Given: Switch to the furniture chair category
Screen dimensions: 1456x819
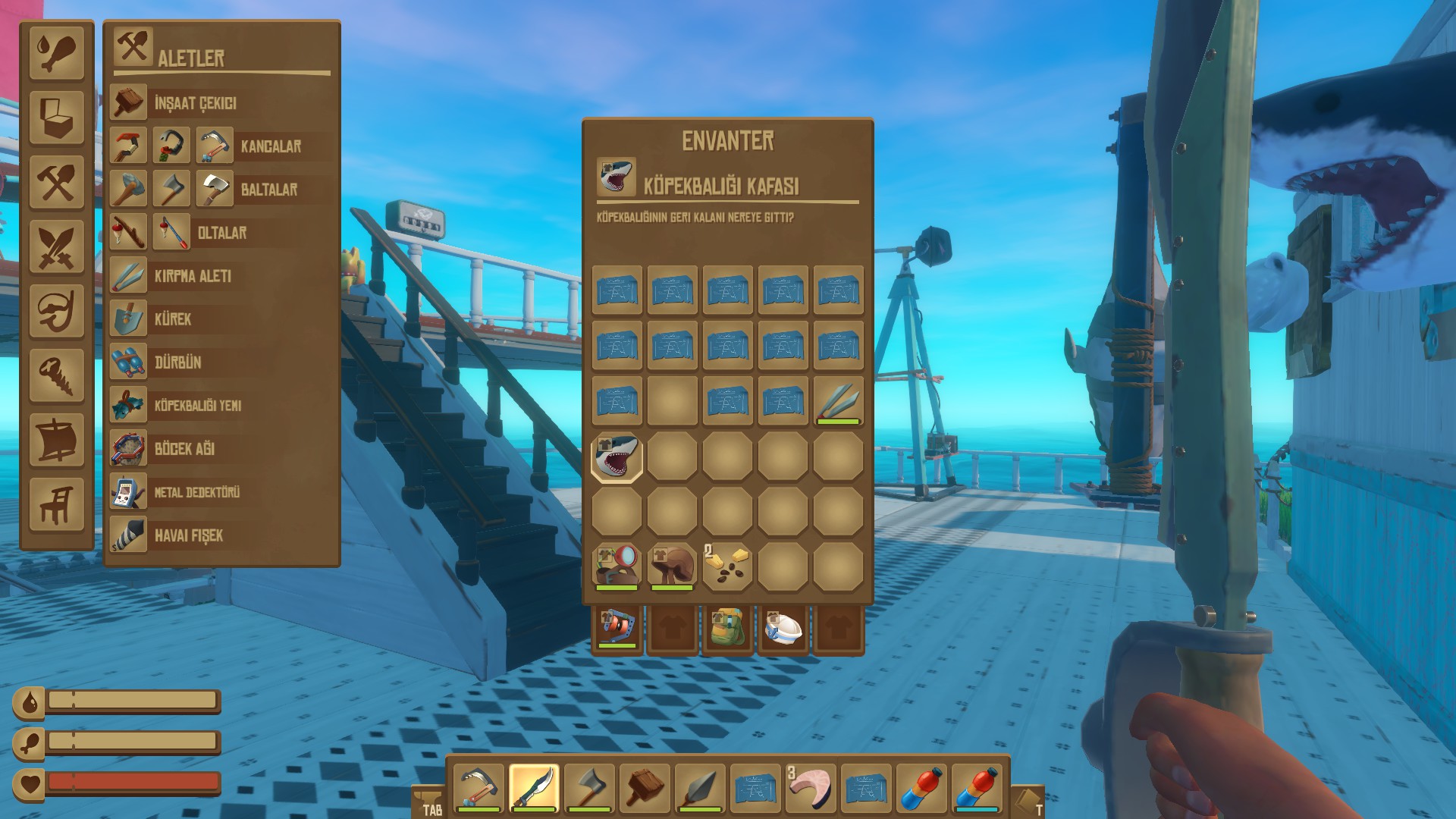Looking at the screenshot, I should (57, 504).
